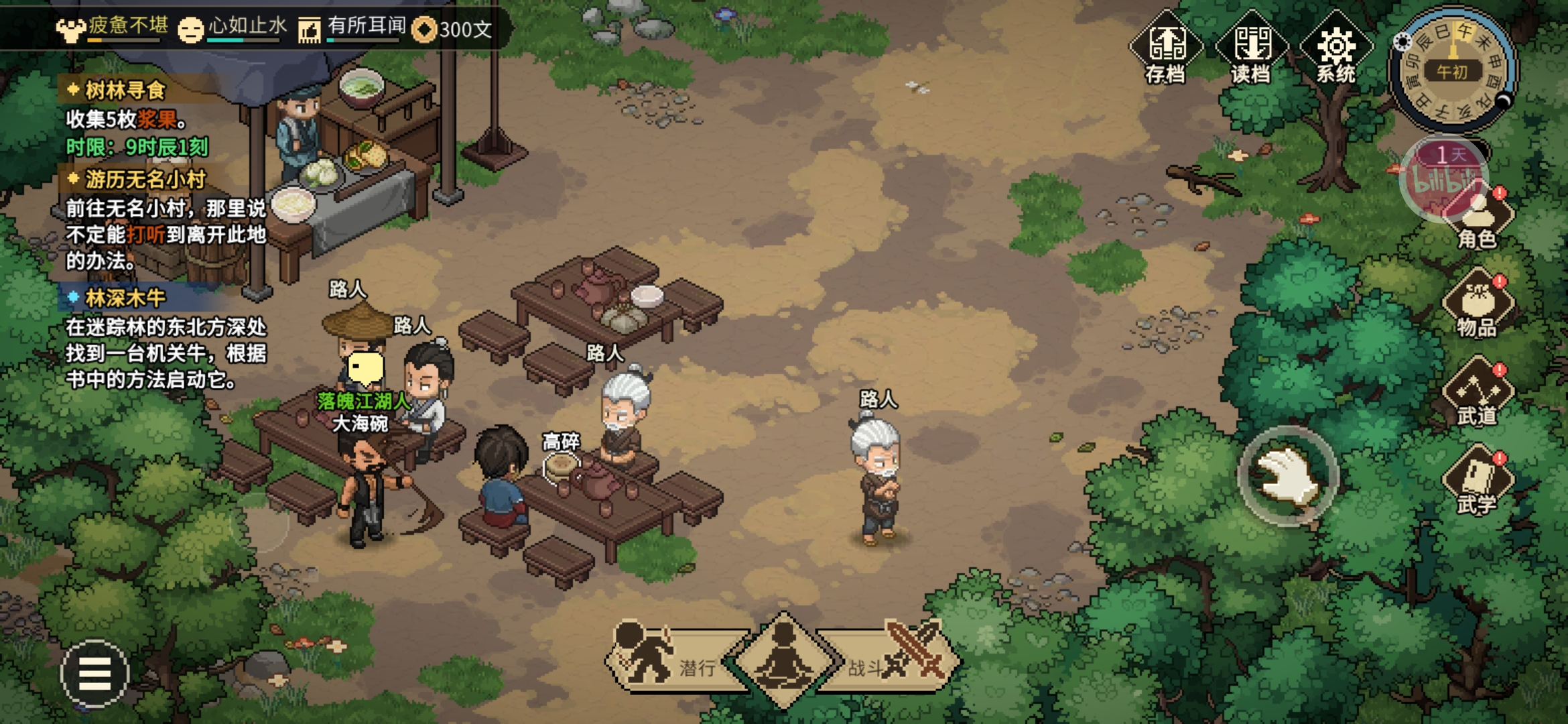The width and height of the screenshot is (1568, 724).
Task: Tap the 心如止水 mood status
Action: click(x=233, y=28)
